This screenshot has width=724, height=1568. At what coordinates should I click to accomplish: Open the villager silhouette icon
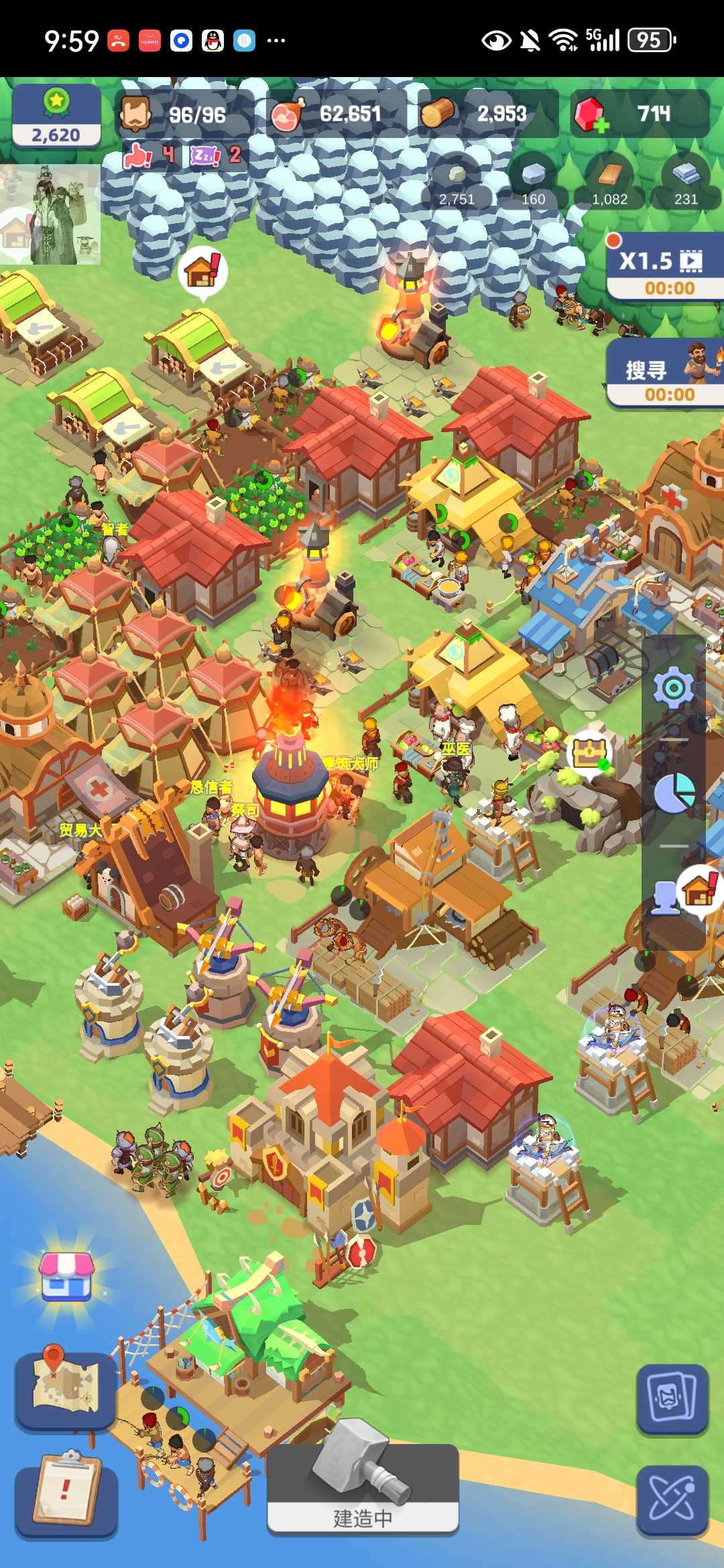click(x=665, y=898)
